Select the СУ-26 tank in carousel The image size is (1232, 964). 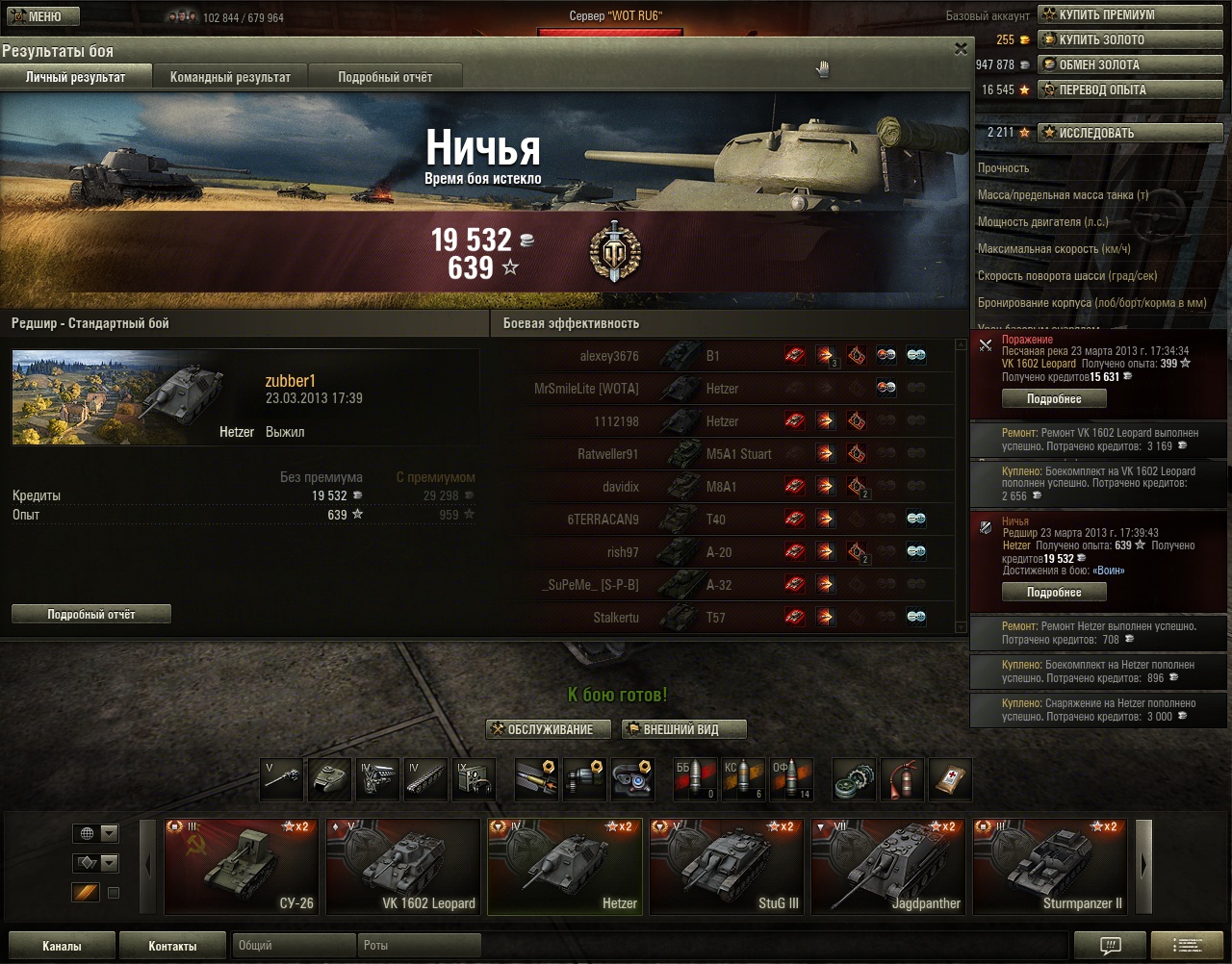241,866
